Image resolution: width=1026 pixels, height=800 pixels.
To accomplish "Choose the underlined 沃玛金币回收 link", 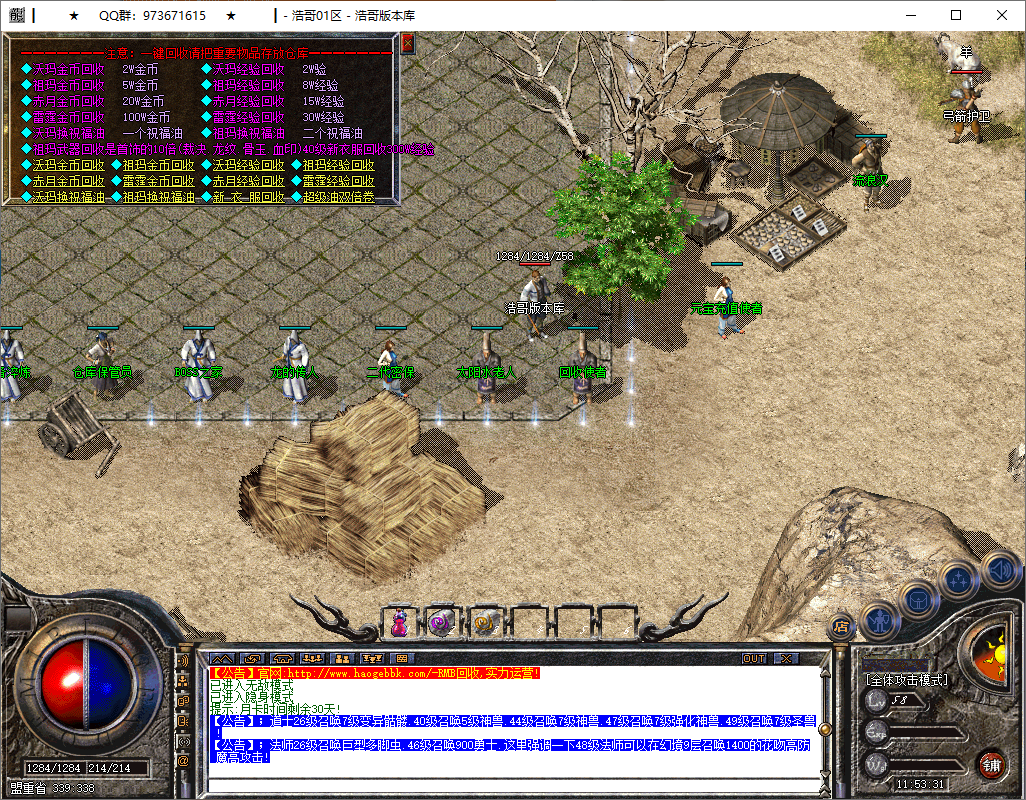I will (x=68, y=165).
